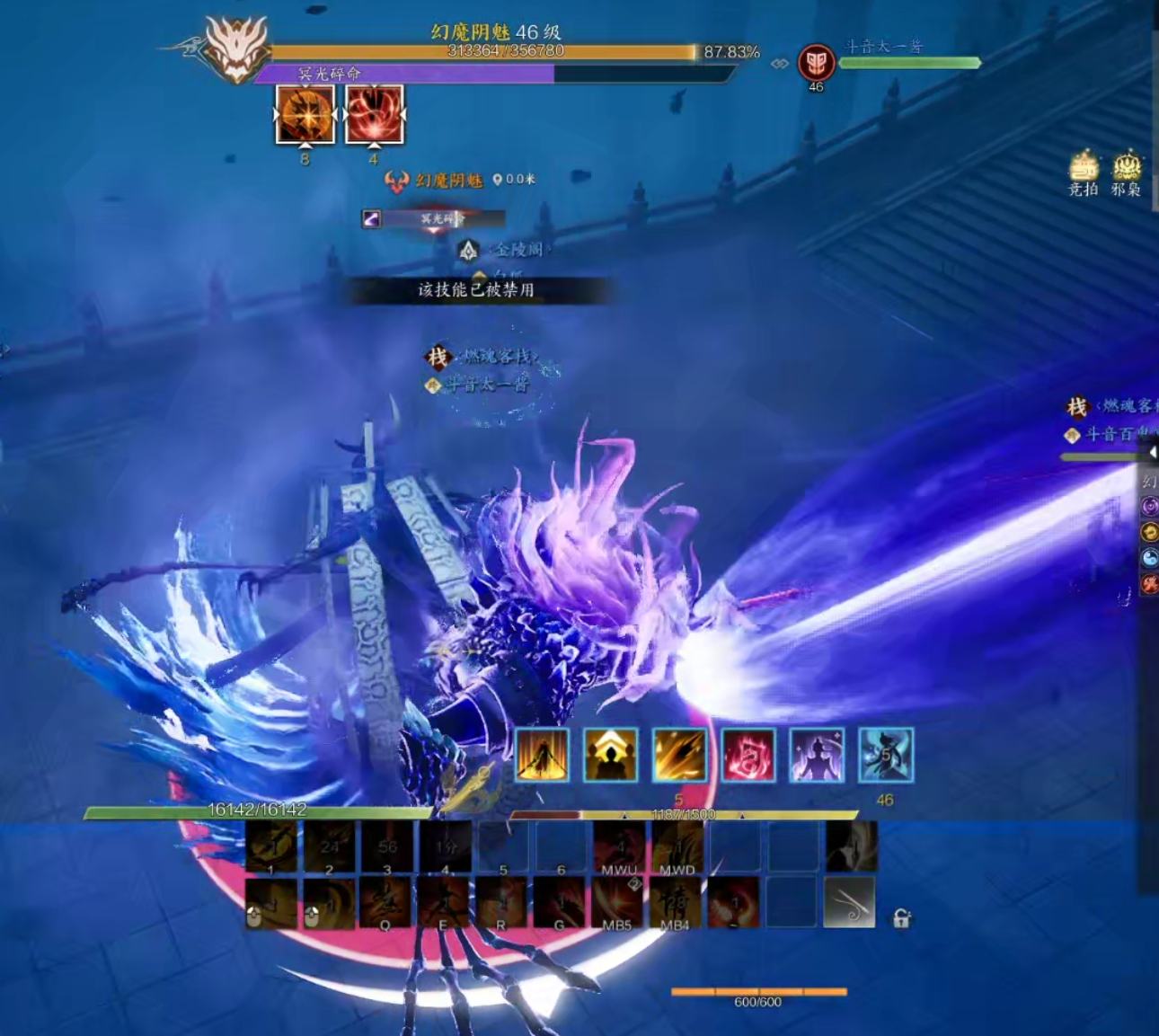Open the 竞拍 auction icon

click(x=1084, y=168)
